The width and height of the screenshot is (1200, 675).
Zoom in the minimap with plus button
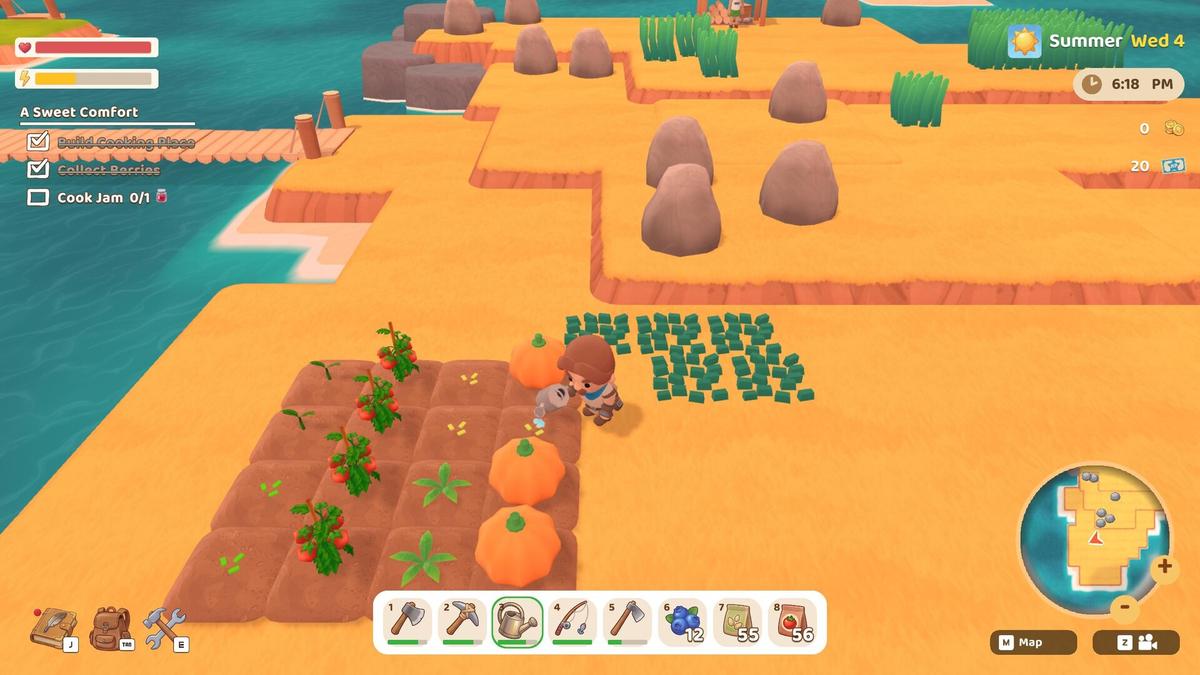coord(1163,567)
